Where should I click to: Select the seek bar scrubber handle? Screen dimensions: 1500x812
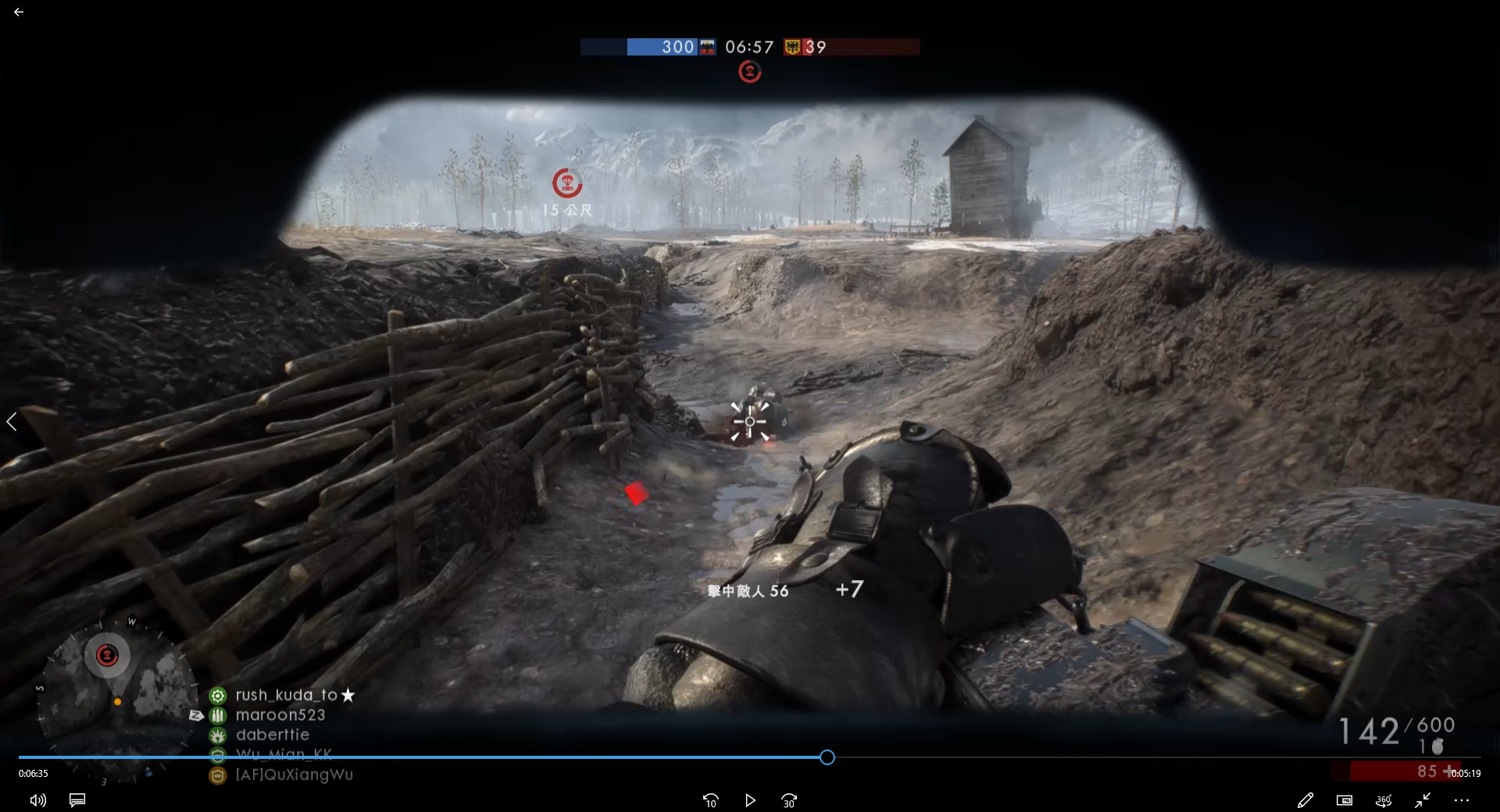pyautogui.click(x=827, y=757)
